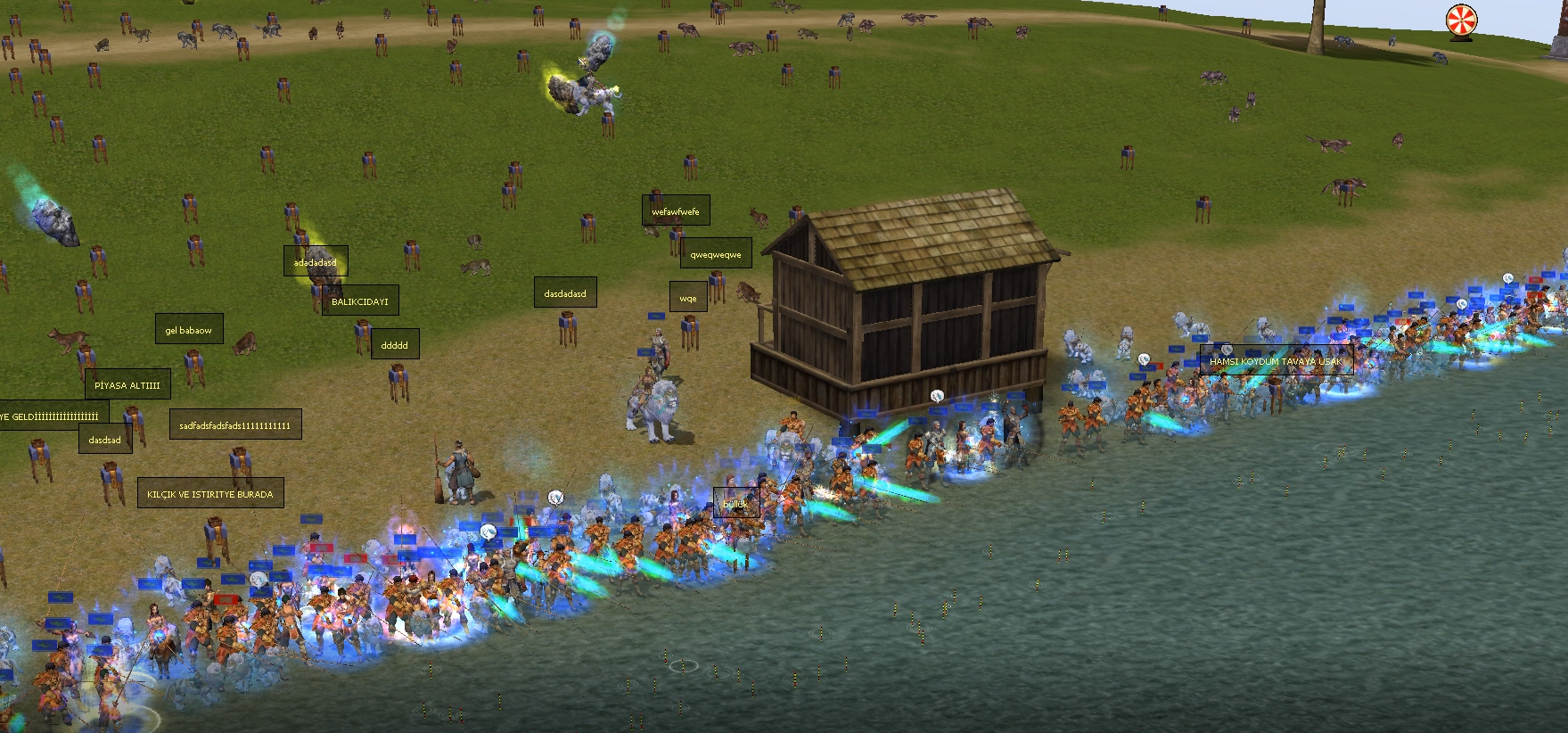1568x733 pixels.
Task: Select the "PİYASA ALTIIII" shop sign
Action: click(127, 385)
